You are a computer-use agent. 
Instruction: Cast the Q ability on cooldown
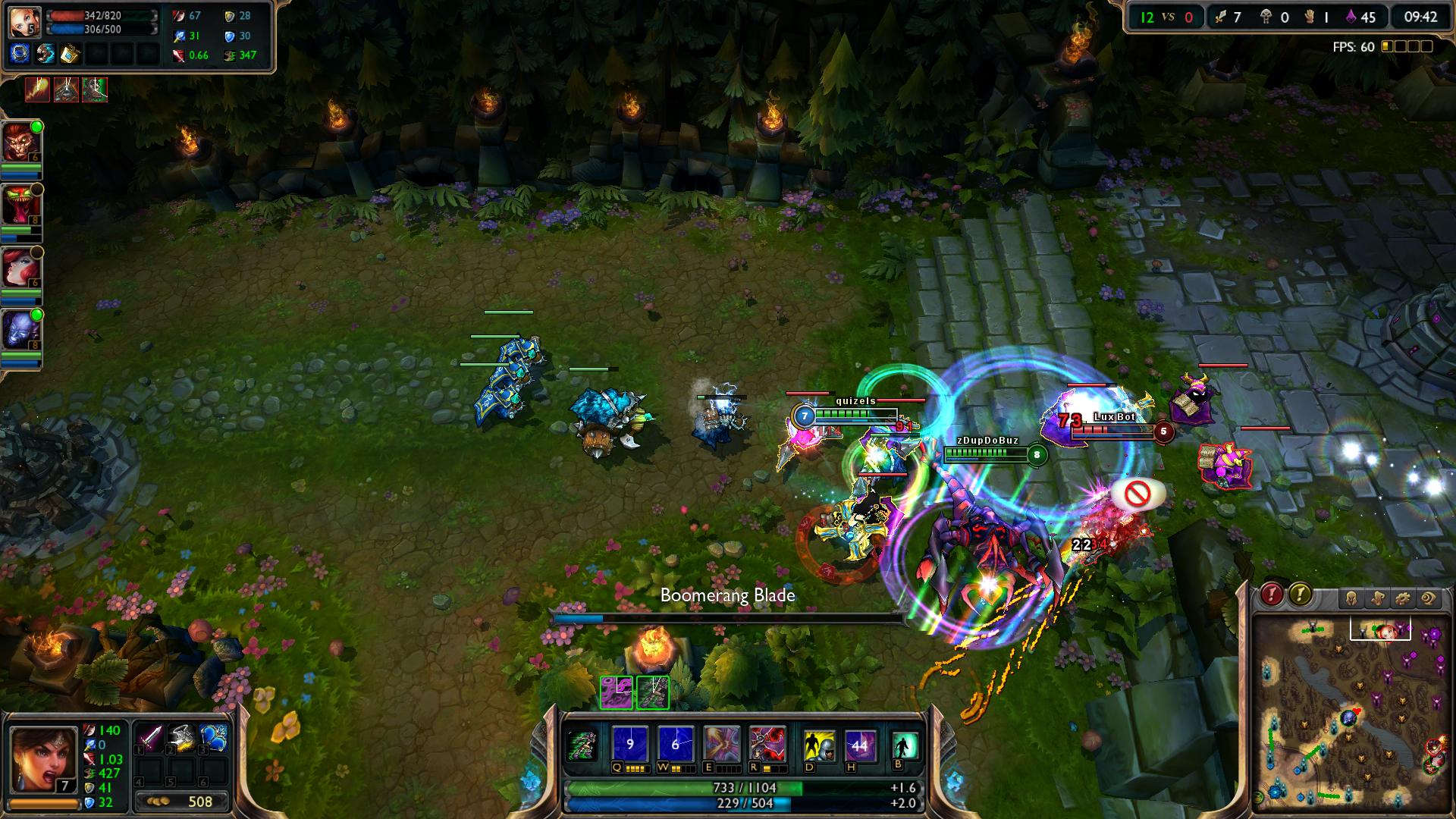coord(629,744)
